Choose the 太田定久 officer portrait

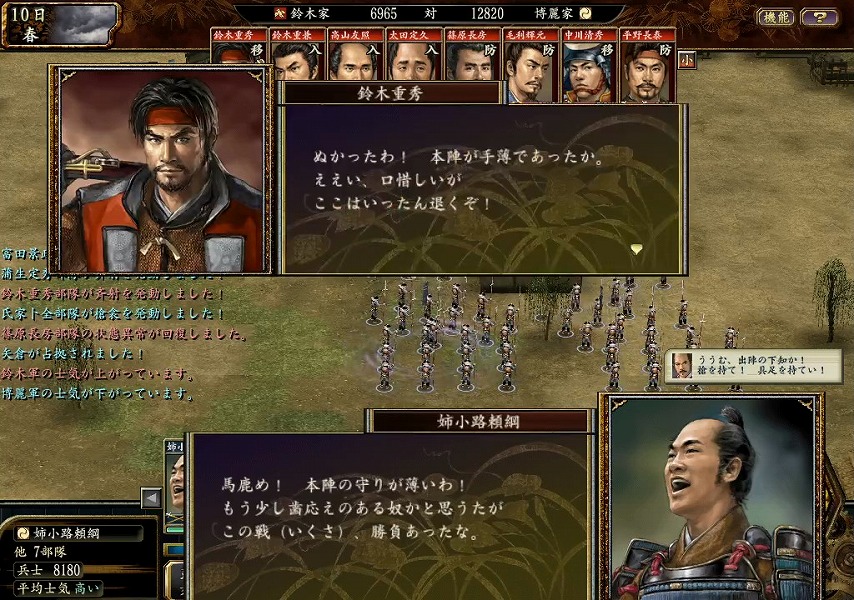click(x=412, y=60)
